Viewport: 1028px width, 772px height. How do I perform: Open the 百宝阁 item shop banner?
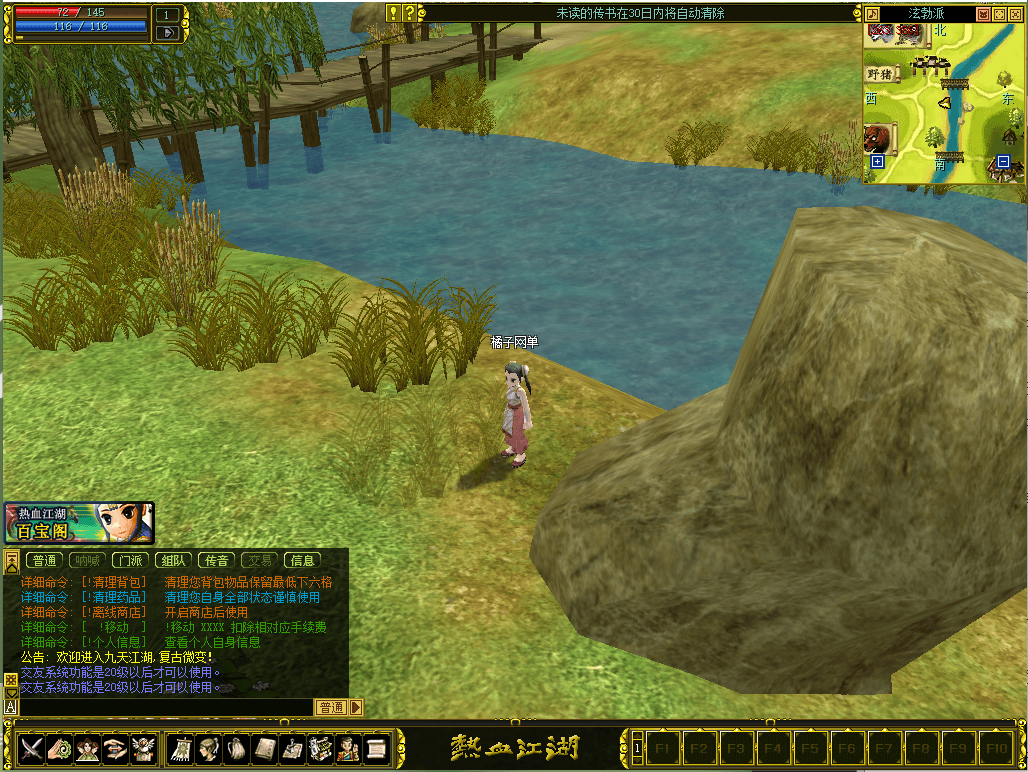[x=79, y=523]
